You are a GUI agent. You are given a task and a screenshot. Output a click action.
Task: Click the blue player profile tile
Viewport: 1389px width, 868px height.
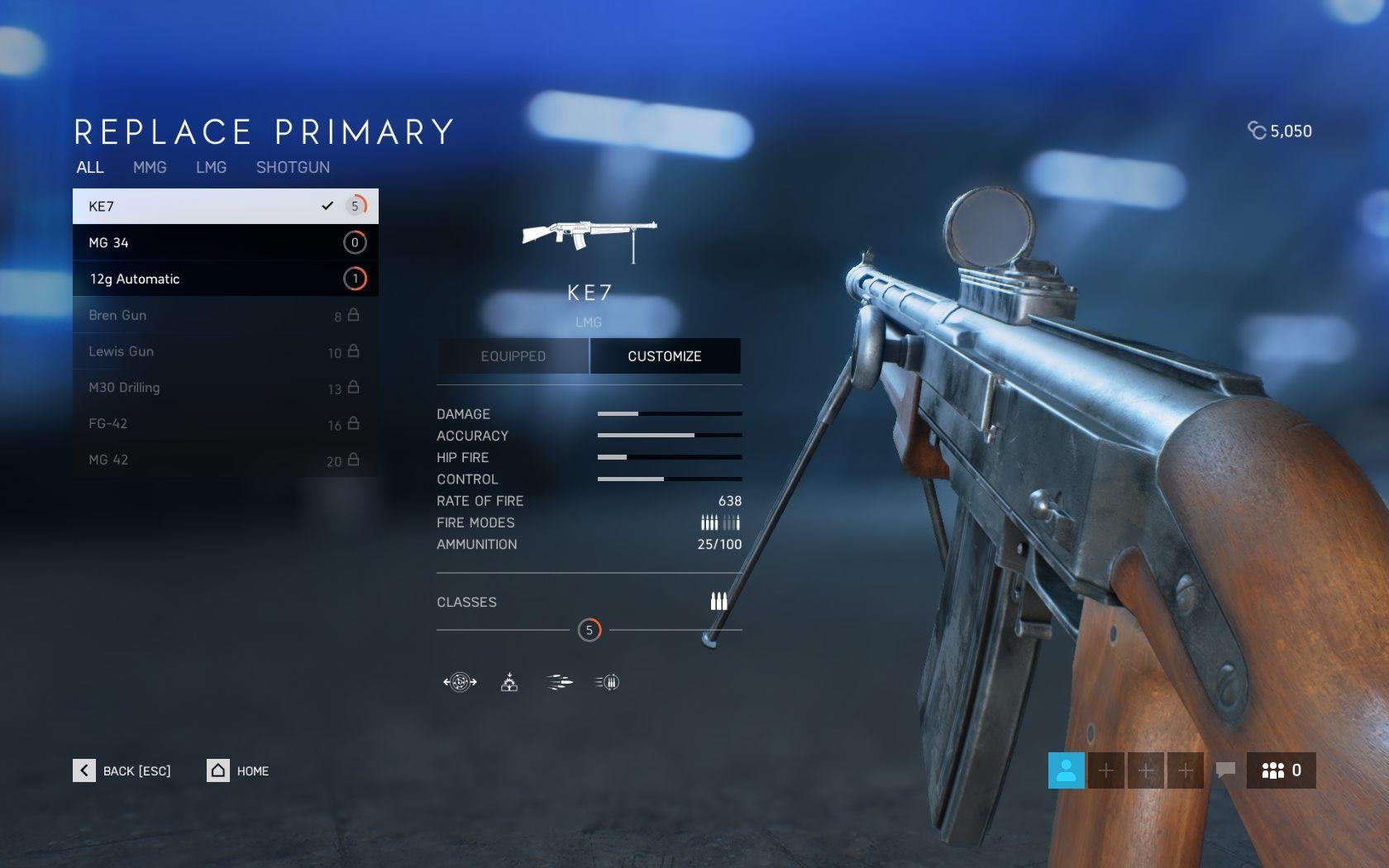pos(1066,770)
